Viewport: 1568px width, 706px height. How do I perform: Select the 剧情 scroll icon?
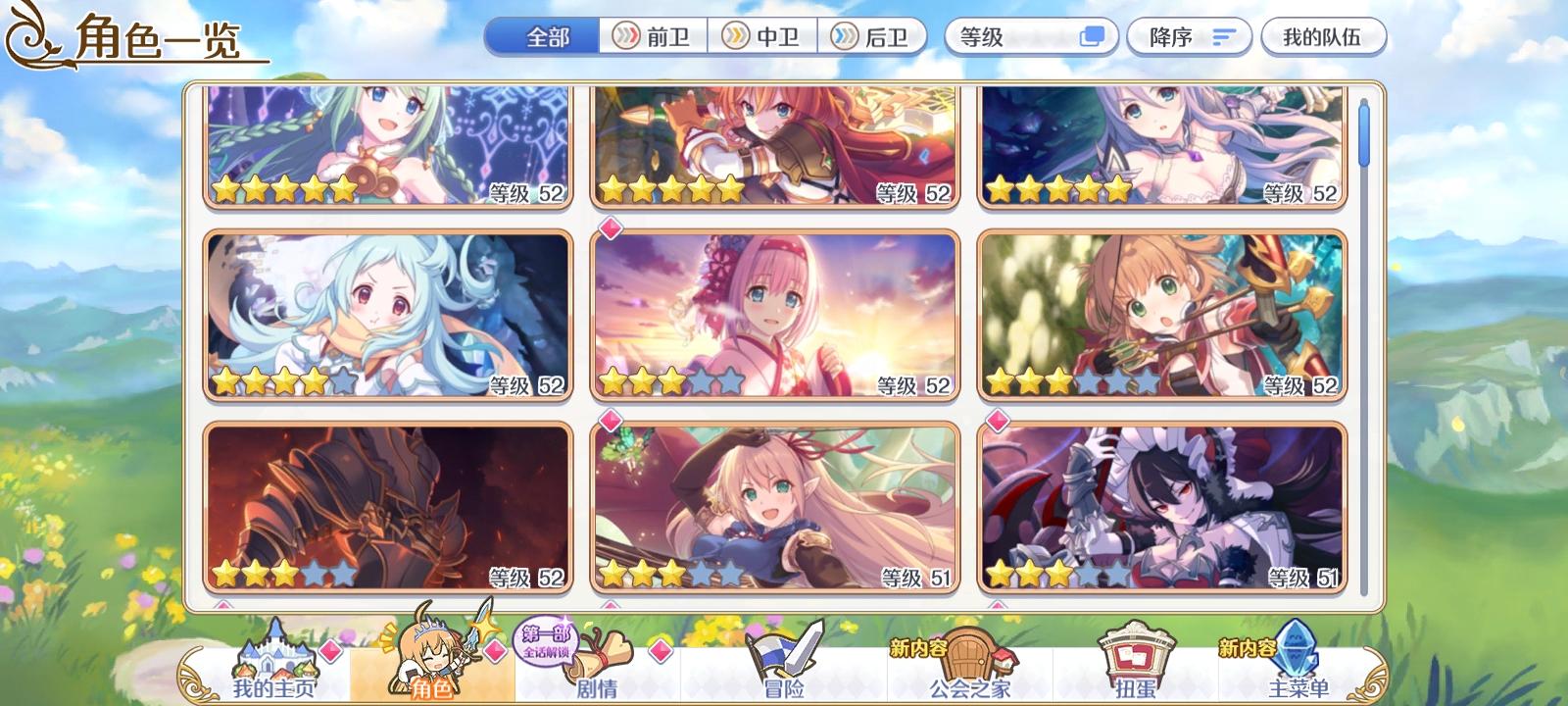click(x=600, y=652)
